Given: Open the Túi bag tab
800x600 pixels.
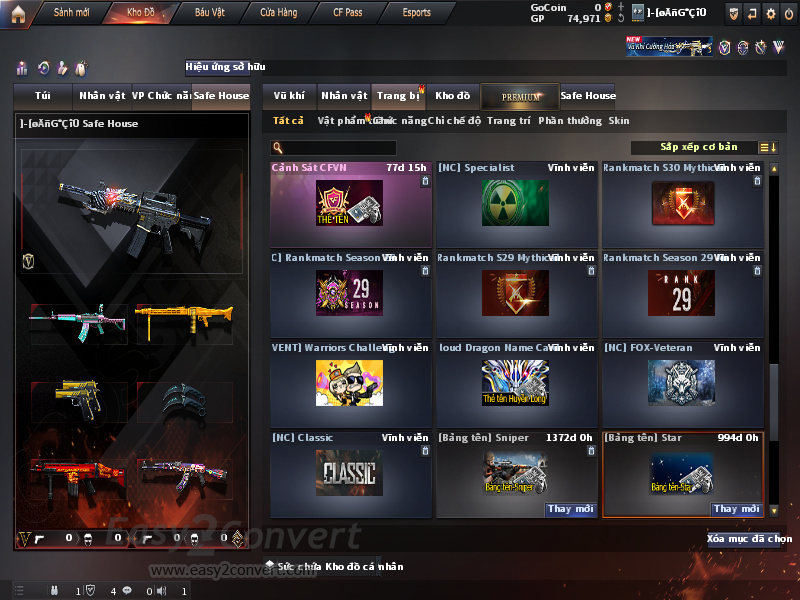Looking at the screenshot, I should (43, 96).
